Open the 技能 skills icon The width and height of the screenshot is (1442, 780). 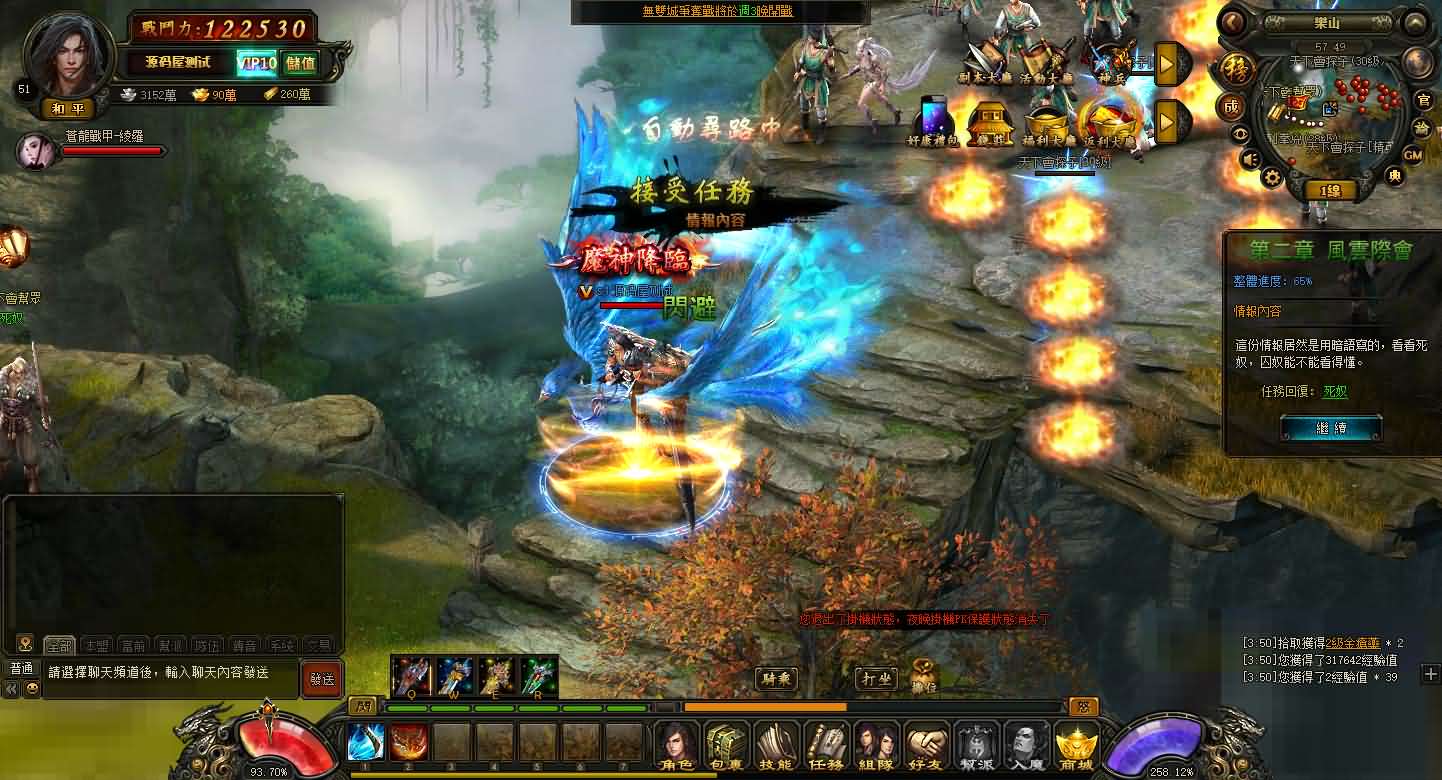pyautogui.click(x=776, y=745)
